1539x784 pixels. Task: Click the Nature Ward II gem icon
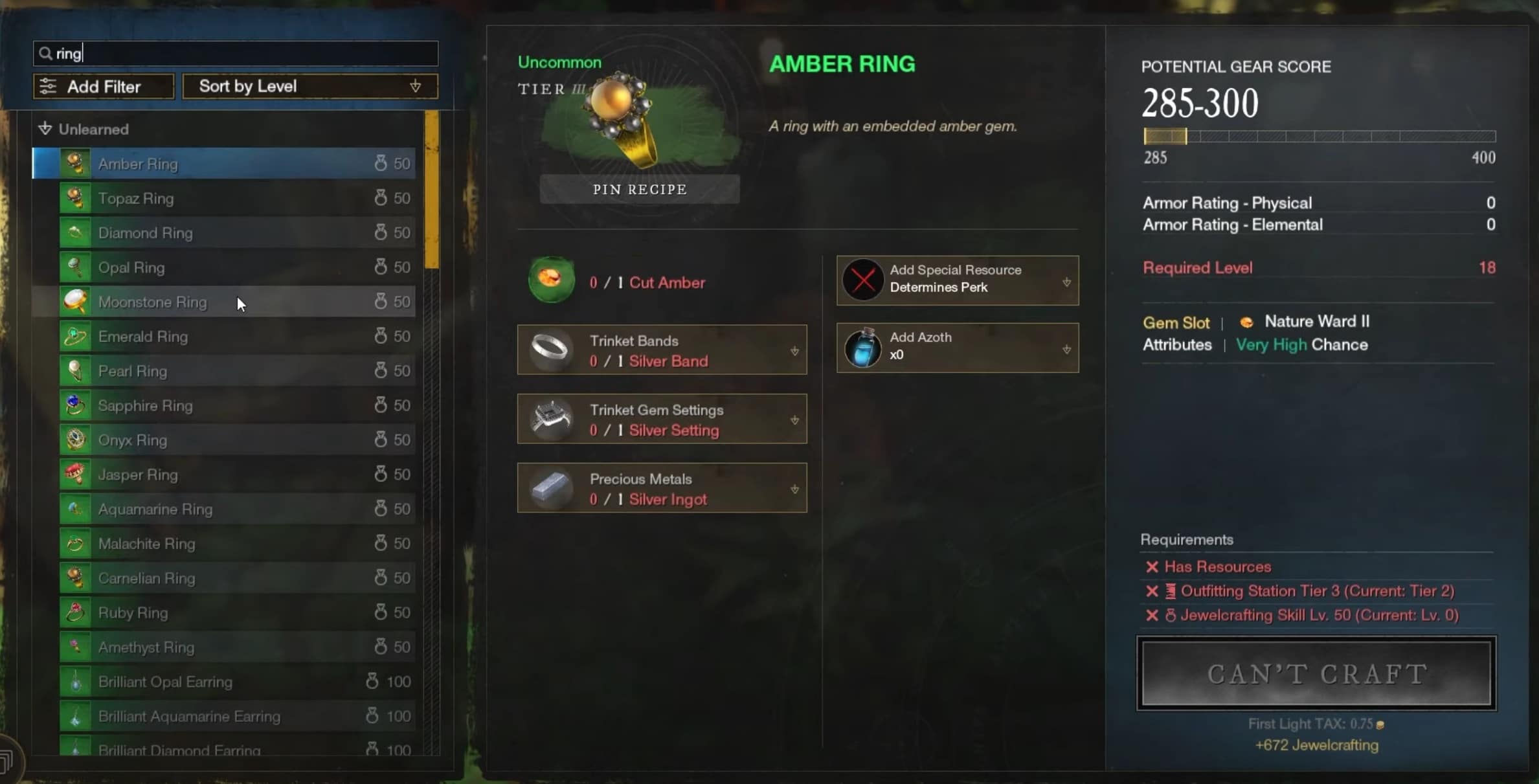click(1247, 322)
